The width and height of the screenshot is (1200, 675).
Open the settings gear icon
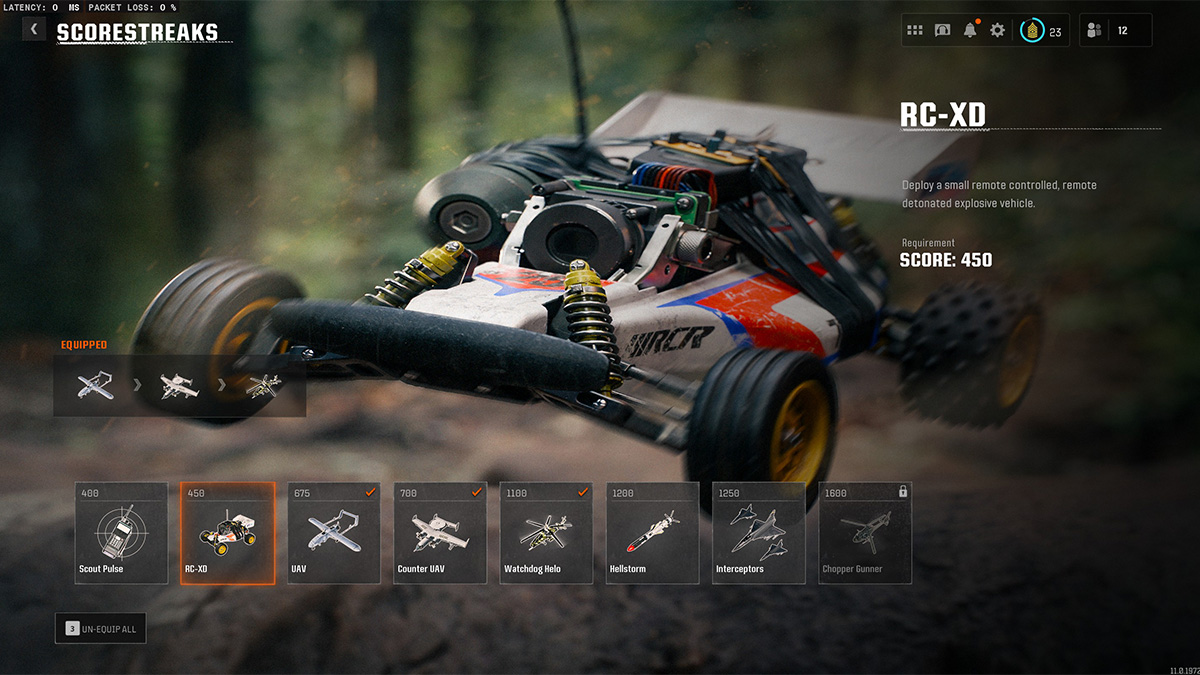pyautogui.click(x=997, y=31)
